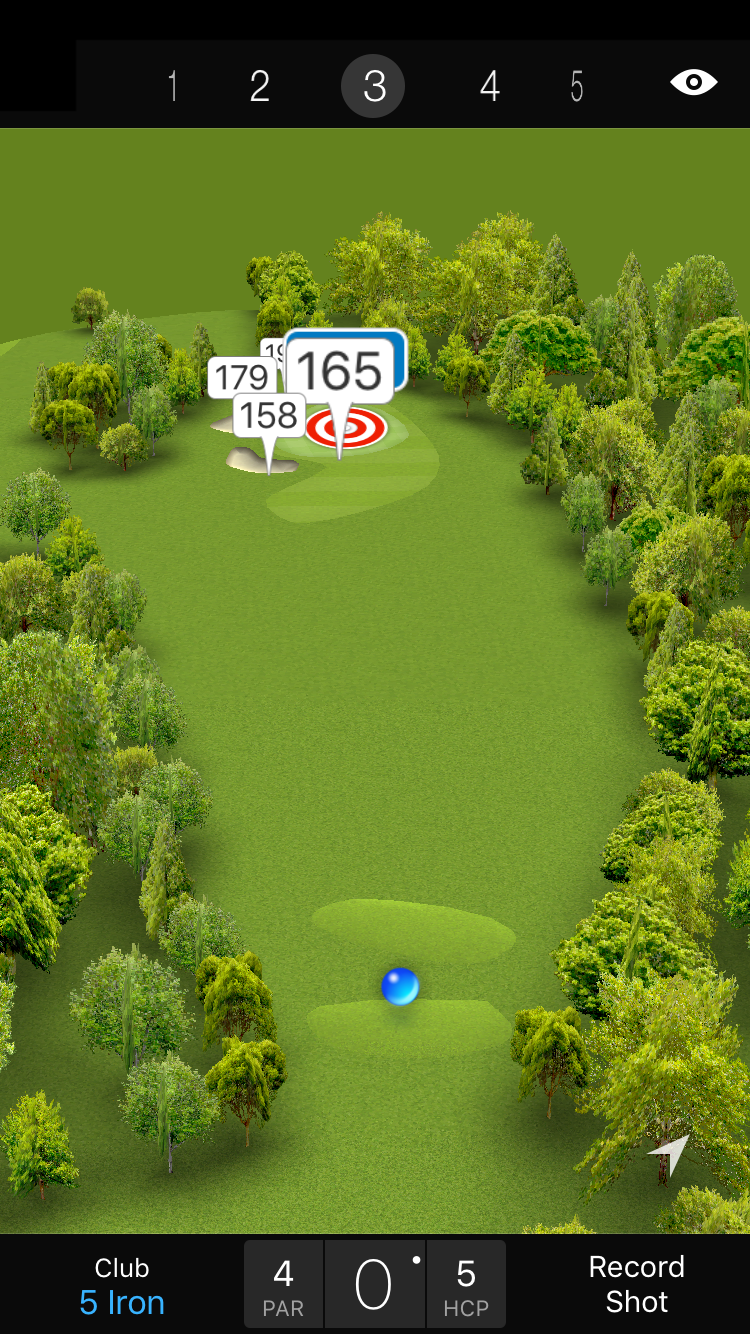Select hole 3 in the selector
This screenshot has height=1334, width=750.
coord(373,87)
